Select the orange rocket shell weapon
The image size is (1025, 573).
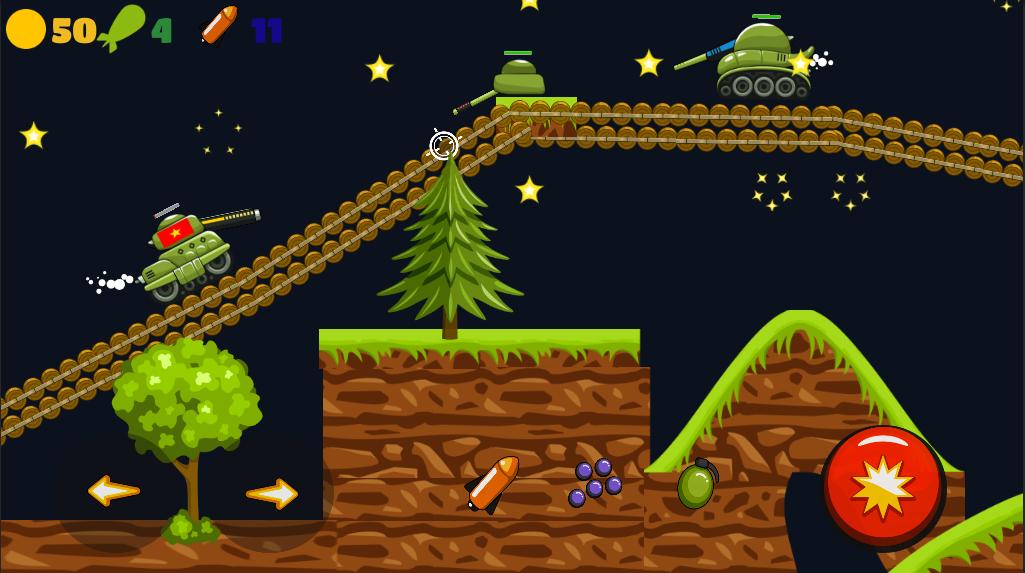[x=493, y=484]
